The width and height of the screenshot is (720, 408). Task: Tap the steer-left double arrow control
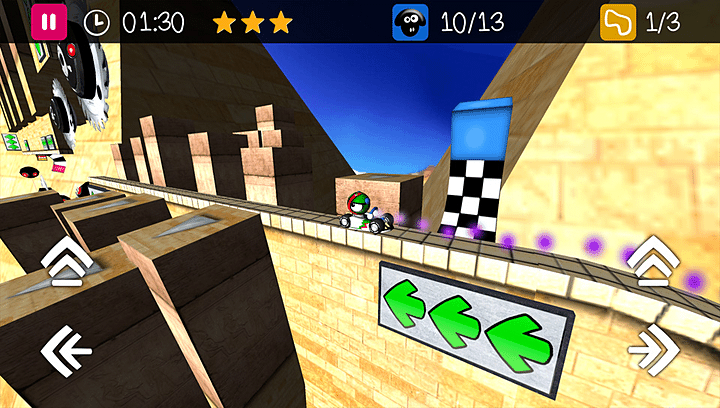click(x=65, y=350)
